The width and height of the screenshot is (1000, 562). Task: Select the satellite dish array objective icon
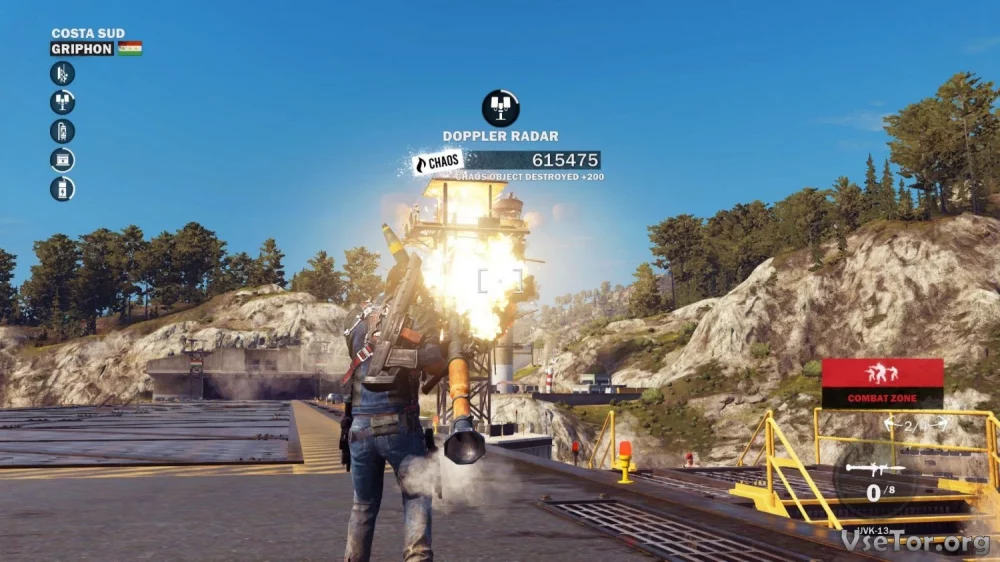click(62, 102)
